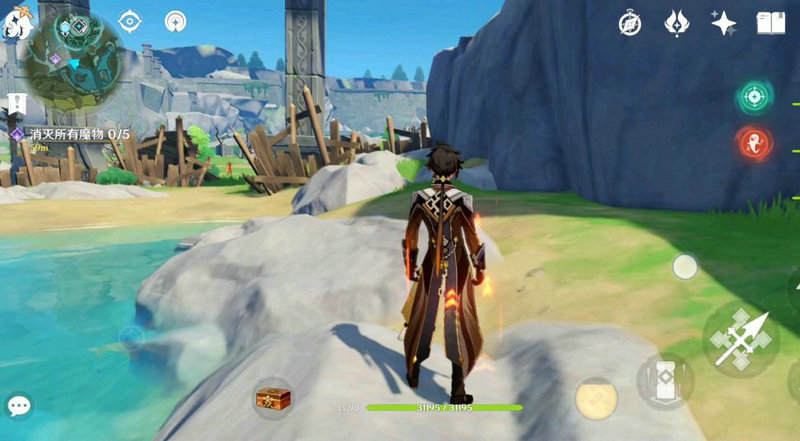This screenshot has width=800, height=441.
Task: Tap the treasure chest icon
Action: (x=272, y=397)
